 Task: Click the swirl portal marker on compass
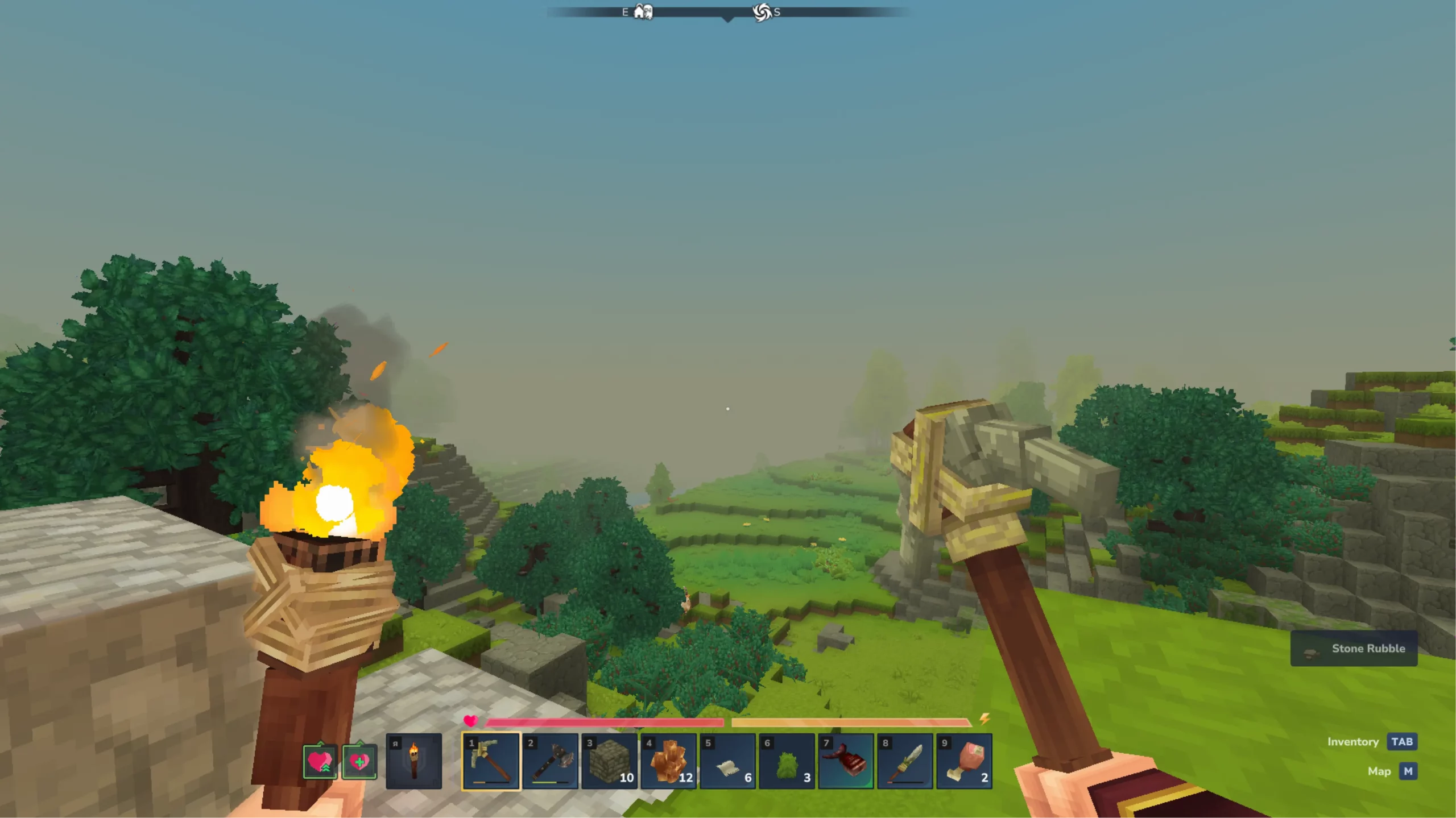(x=762, y=12)
